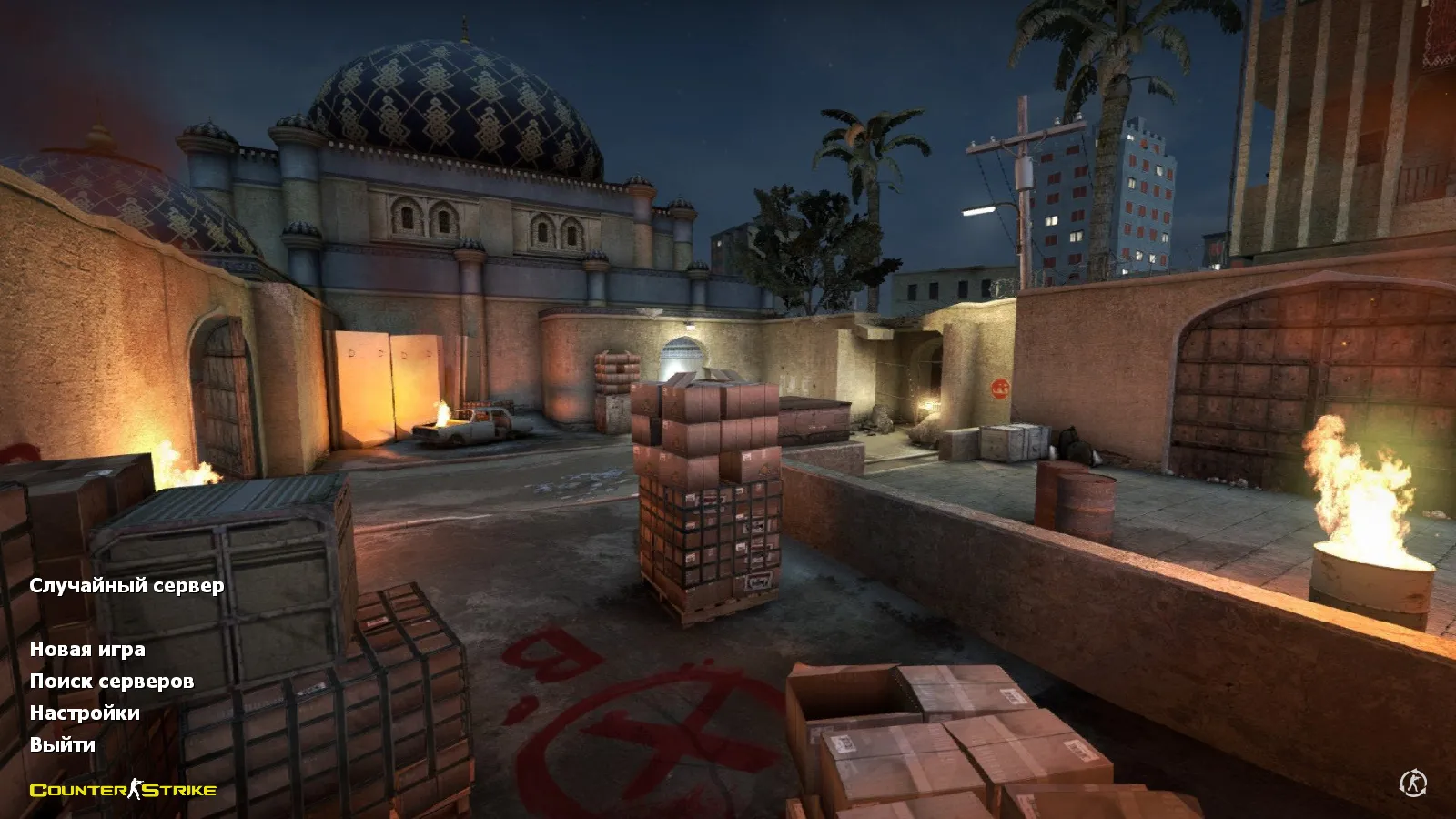
Task: Start a new game via Новая игра
Action: click(88, 652)
